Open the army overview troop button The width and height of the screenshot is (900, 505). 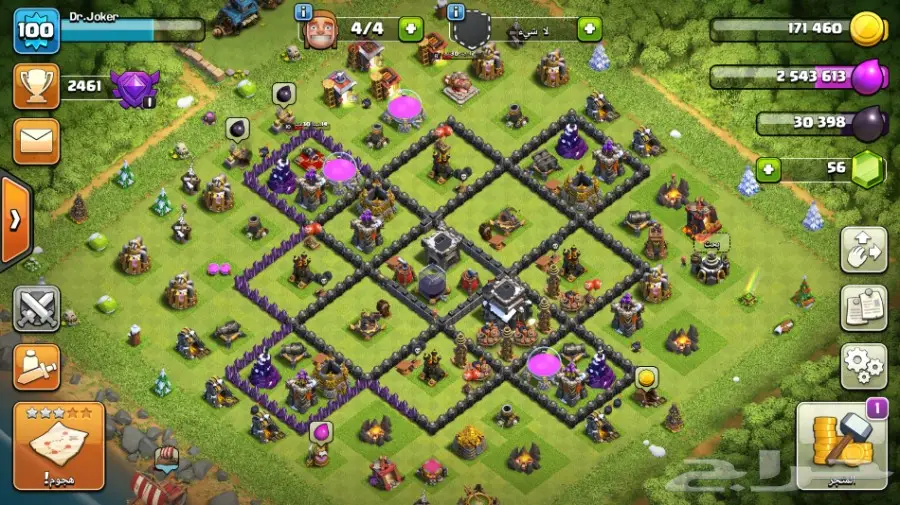(37, 367)
